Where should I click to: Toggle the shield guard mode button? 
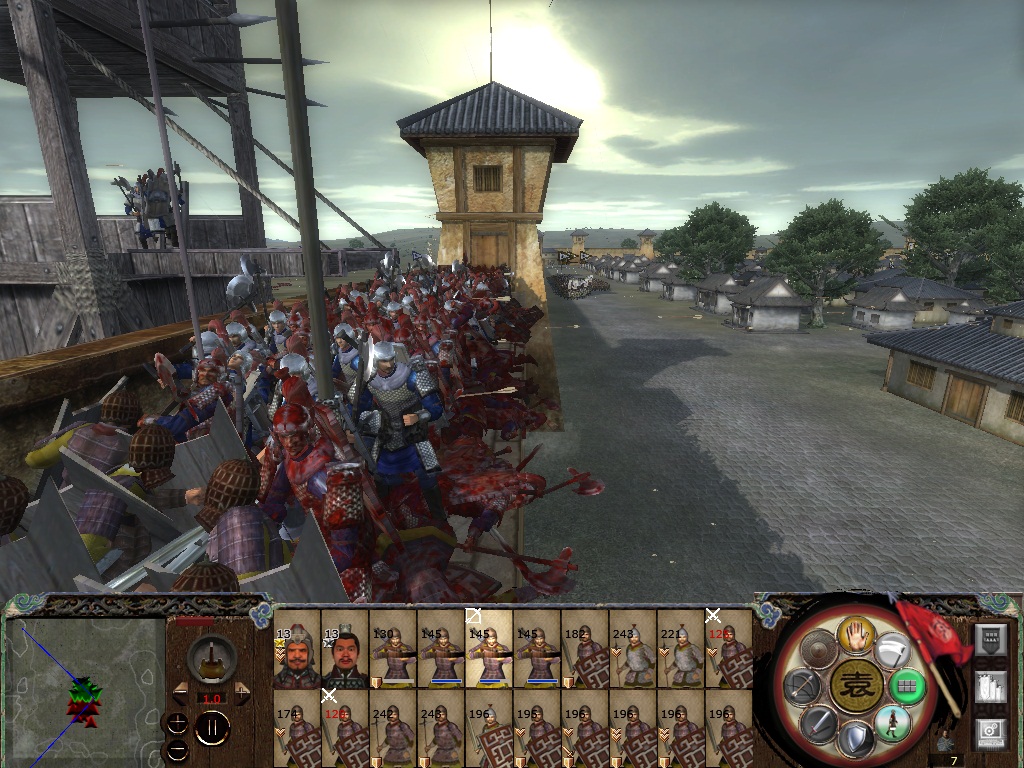(855, 739)
